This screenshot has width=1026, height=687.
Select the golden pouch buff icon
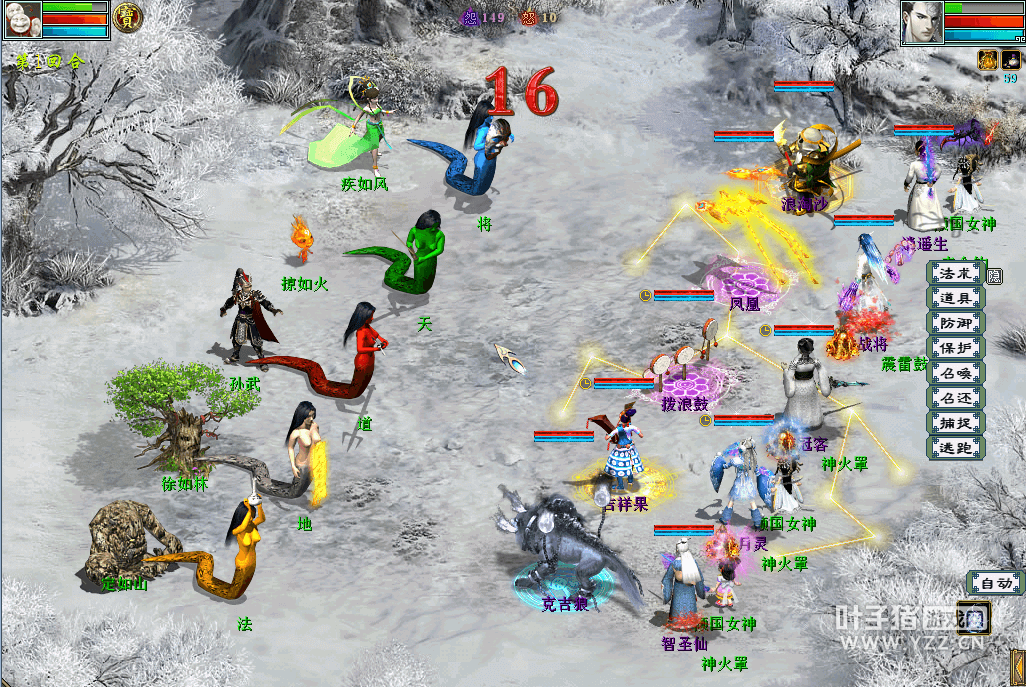(x=988, y=59)
